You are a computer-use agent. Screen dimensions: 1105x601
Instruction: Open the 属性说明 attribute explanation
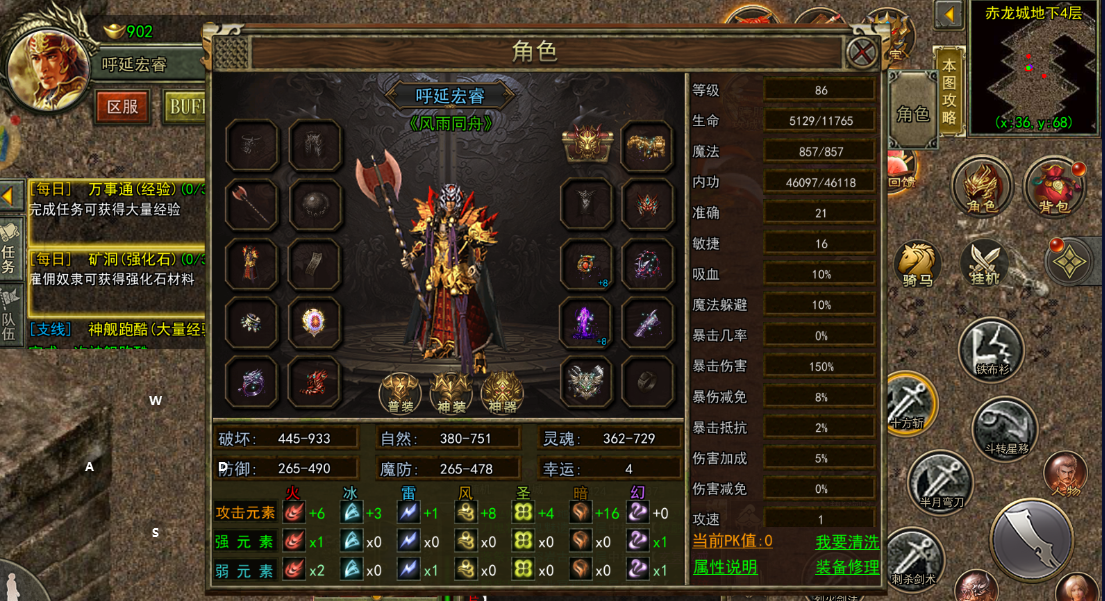point(725,567)
